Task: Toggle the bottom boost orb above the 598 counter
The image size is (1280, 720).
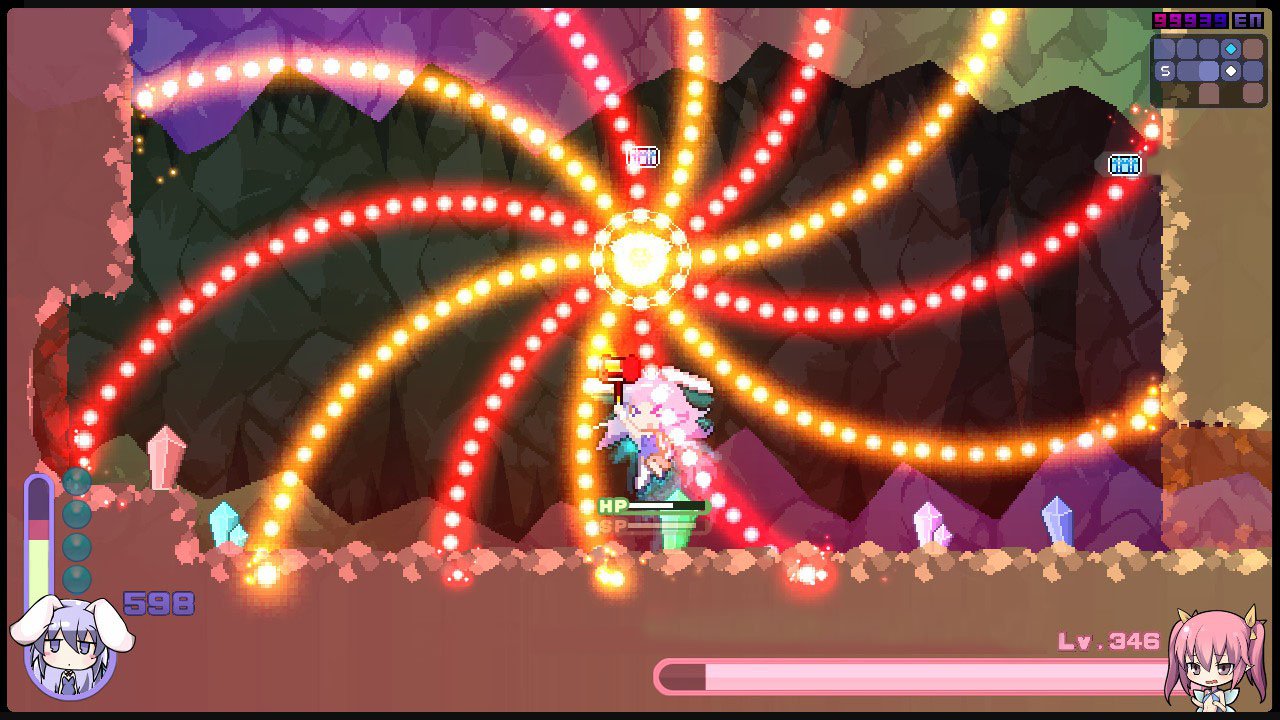Action: coord(76,579)
